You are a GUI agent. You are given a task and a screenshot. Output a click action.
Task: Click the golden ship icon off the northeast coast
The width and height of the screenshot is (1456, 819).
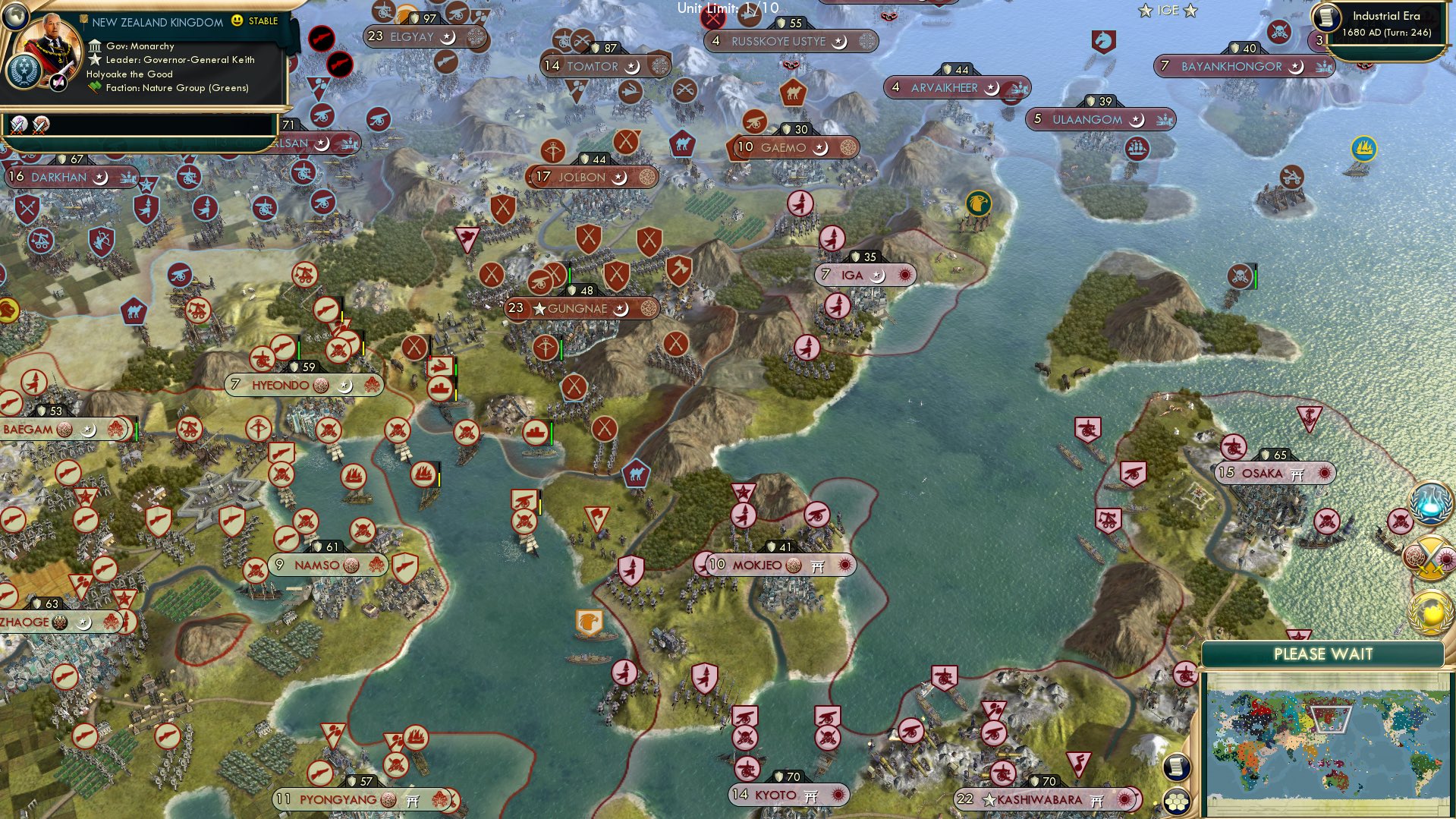pos(1363,150)
